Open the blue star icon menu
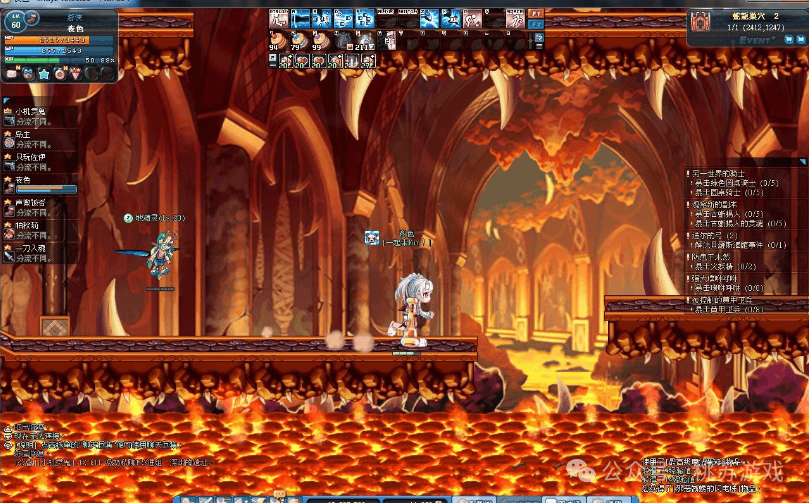The height and width of the screenshot is (503, 809). click(x=43, y=74)
